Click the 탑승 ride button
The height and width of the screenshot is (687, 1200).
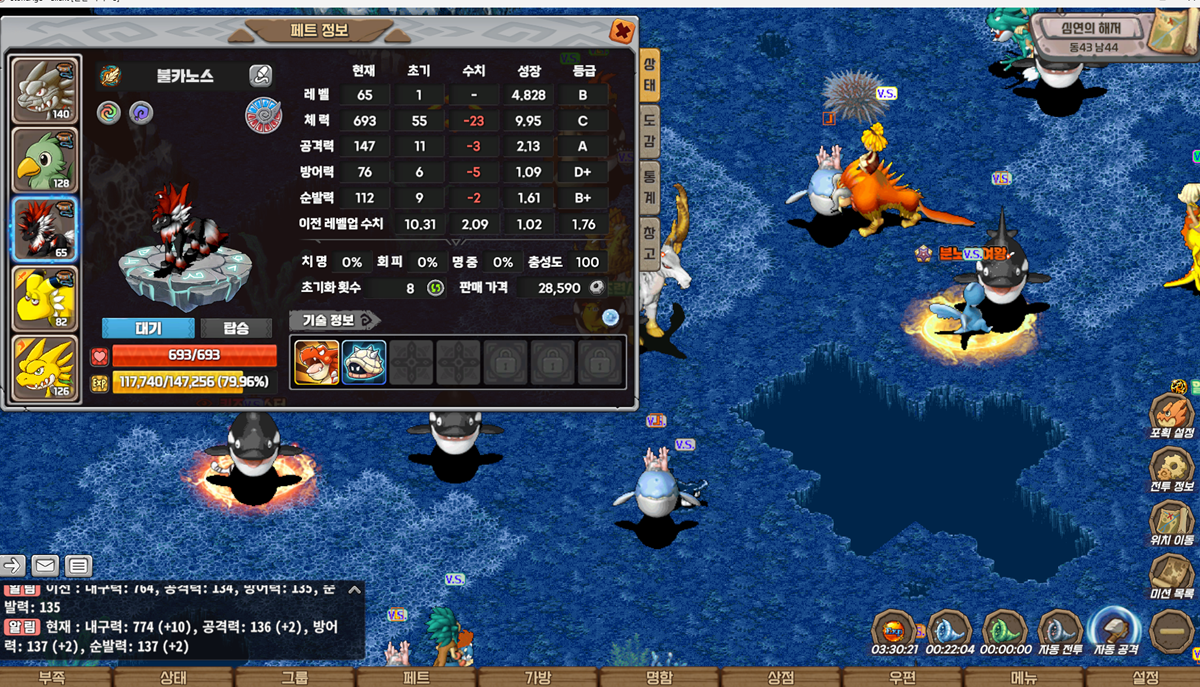[x=237, y=328]
